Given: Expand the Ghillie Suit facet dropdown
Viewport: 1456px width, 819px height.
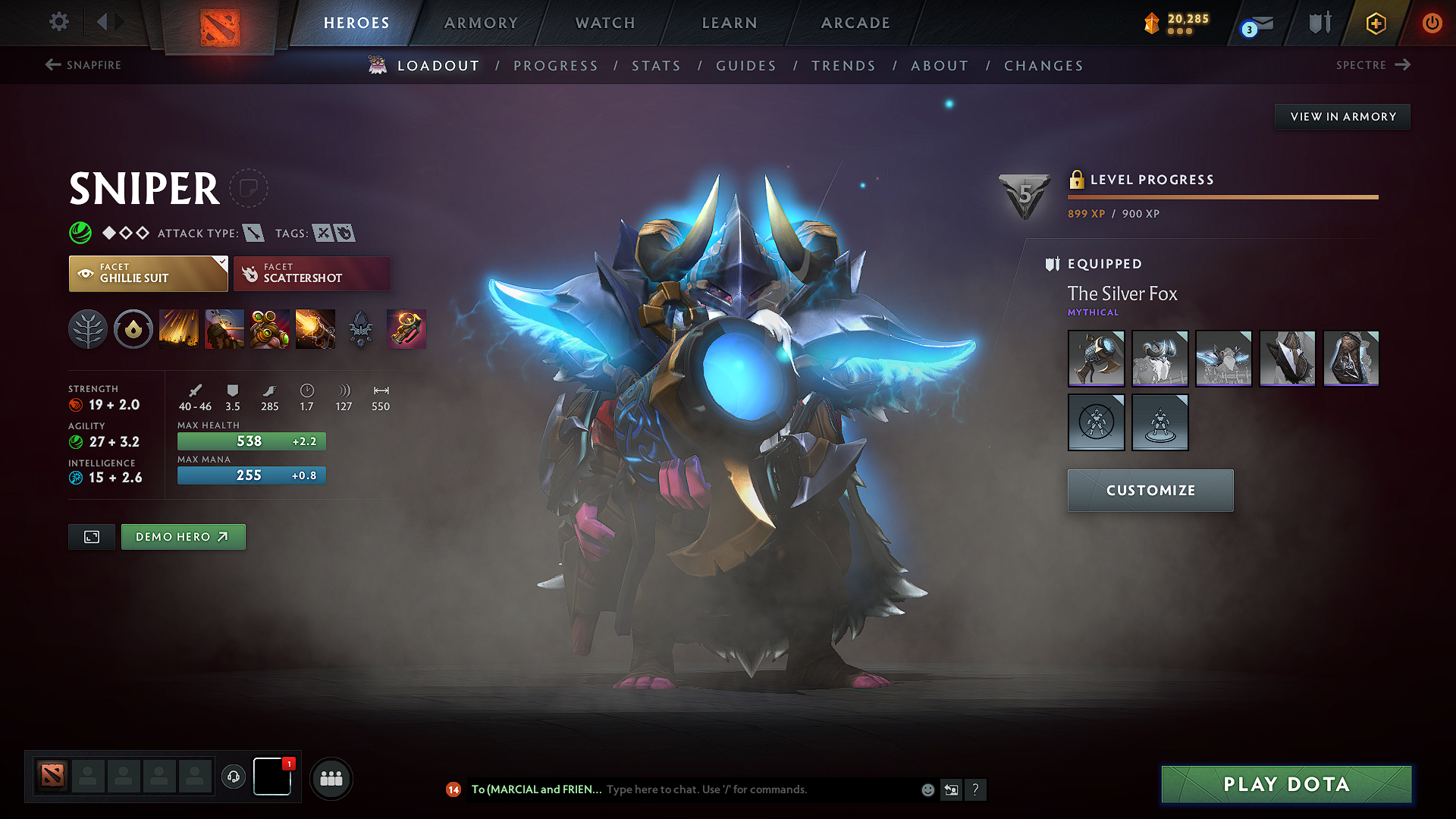Looking at the screenshot, I should click(220, 261).
